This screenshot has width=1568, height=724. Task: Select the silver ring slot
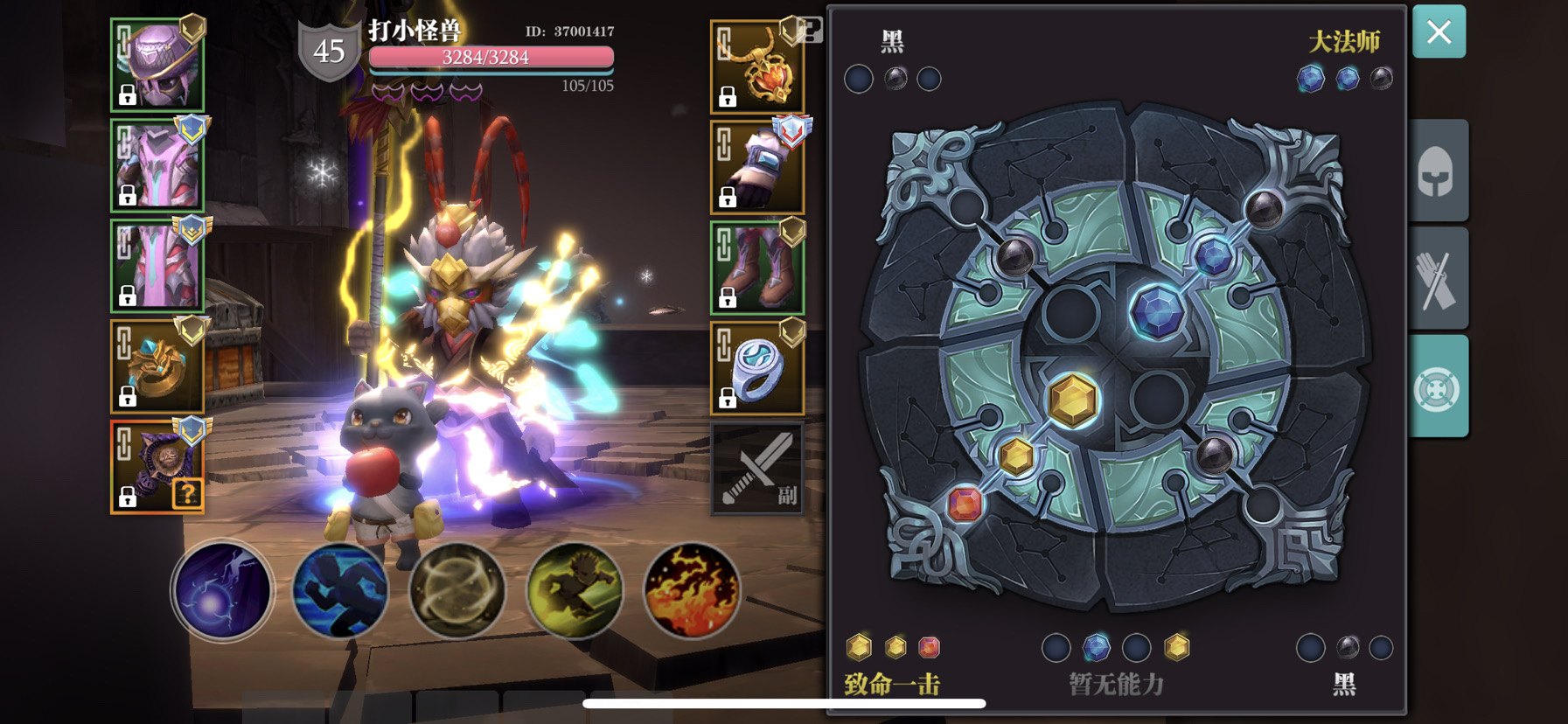[x=757, y=368]
